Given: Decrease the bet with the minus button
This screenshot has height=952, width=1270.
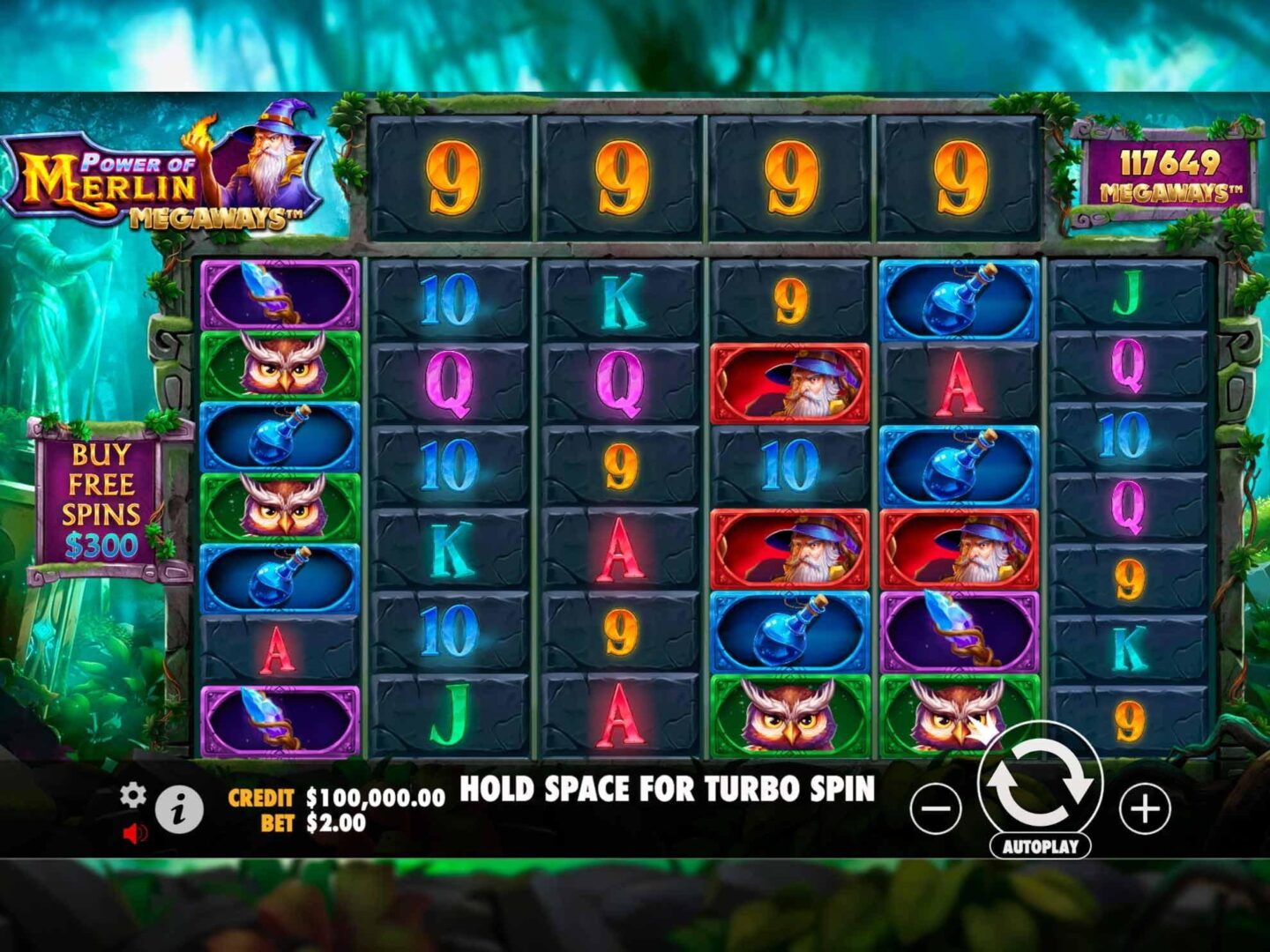Looking at the screenshot, I should click(936, 808).
